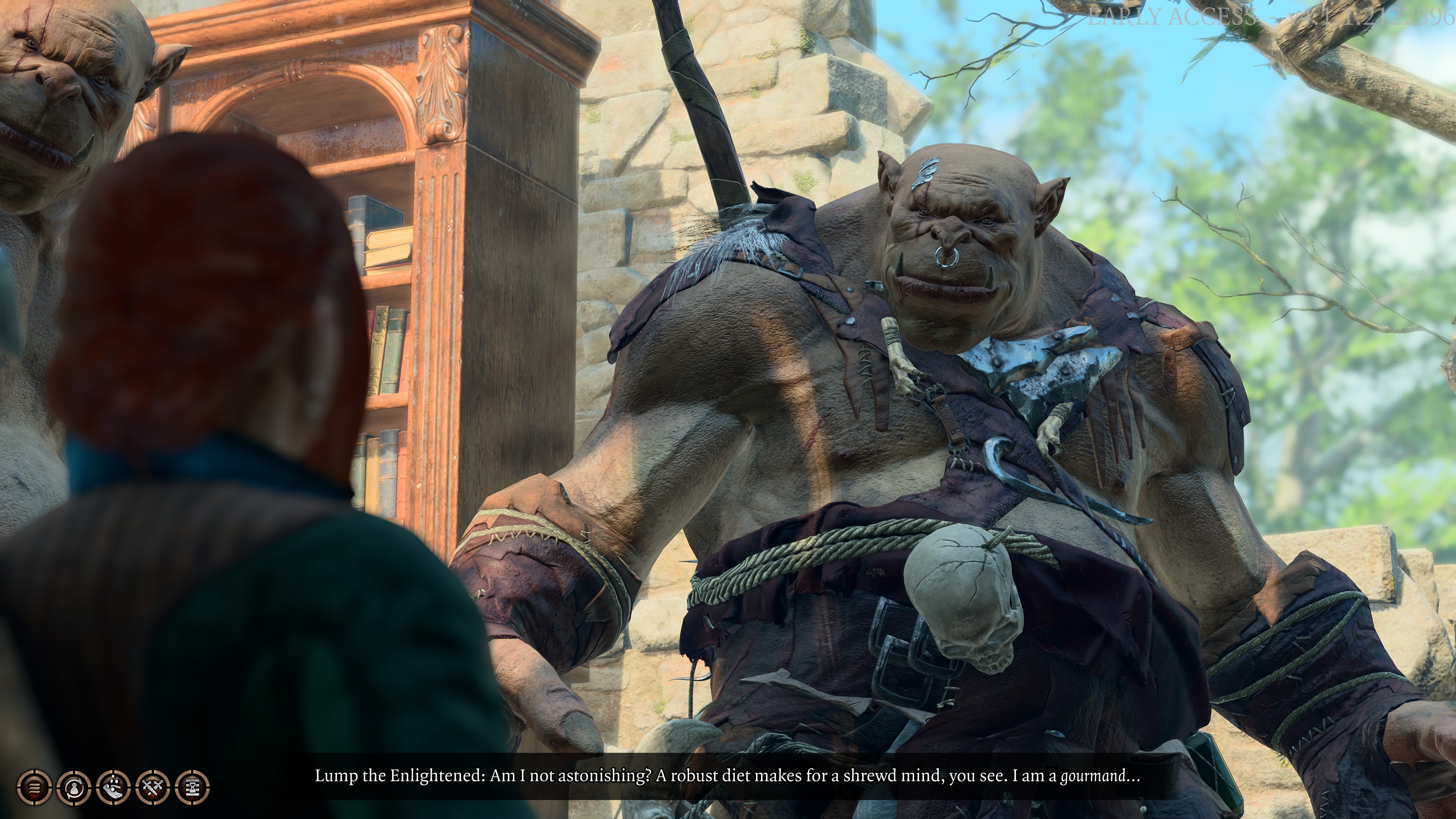Open the three-bar menu button
This screenshot has height=819, width=1456.
[34, 787]
